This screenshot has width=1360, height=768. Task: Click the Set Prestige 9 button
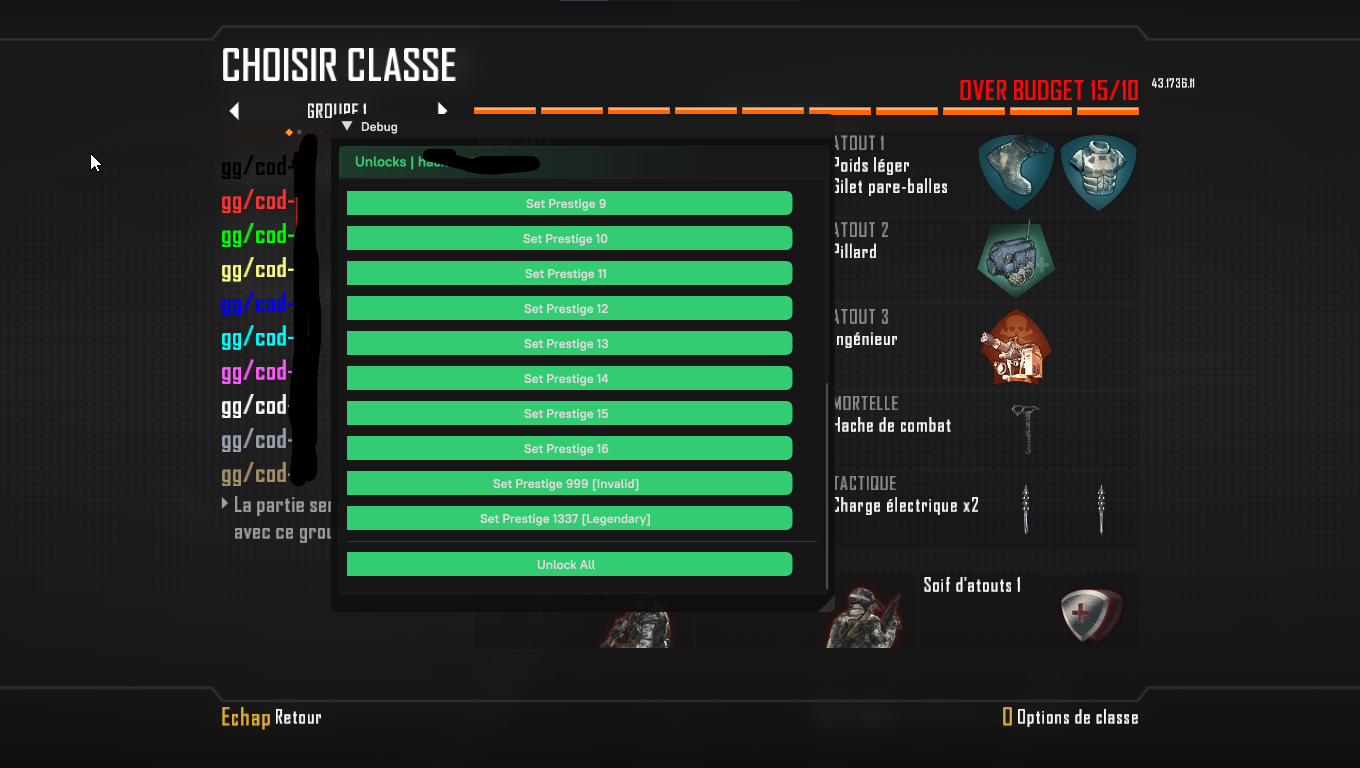click(569, 204)
